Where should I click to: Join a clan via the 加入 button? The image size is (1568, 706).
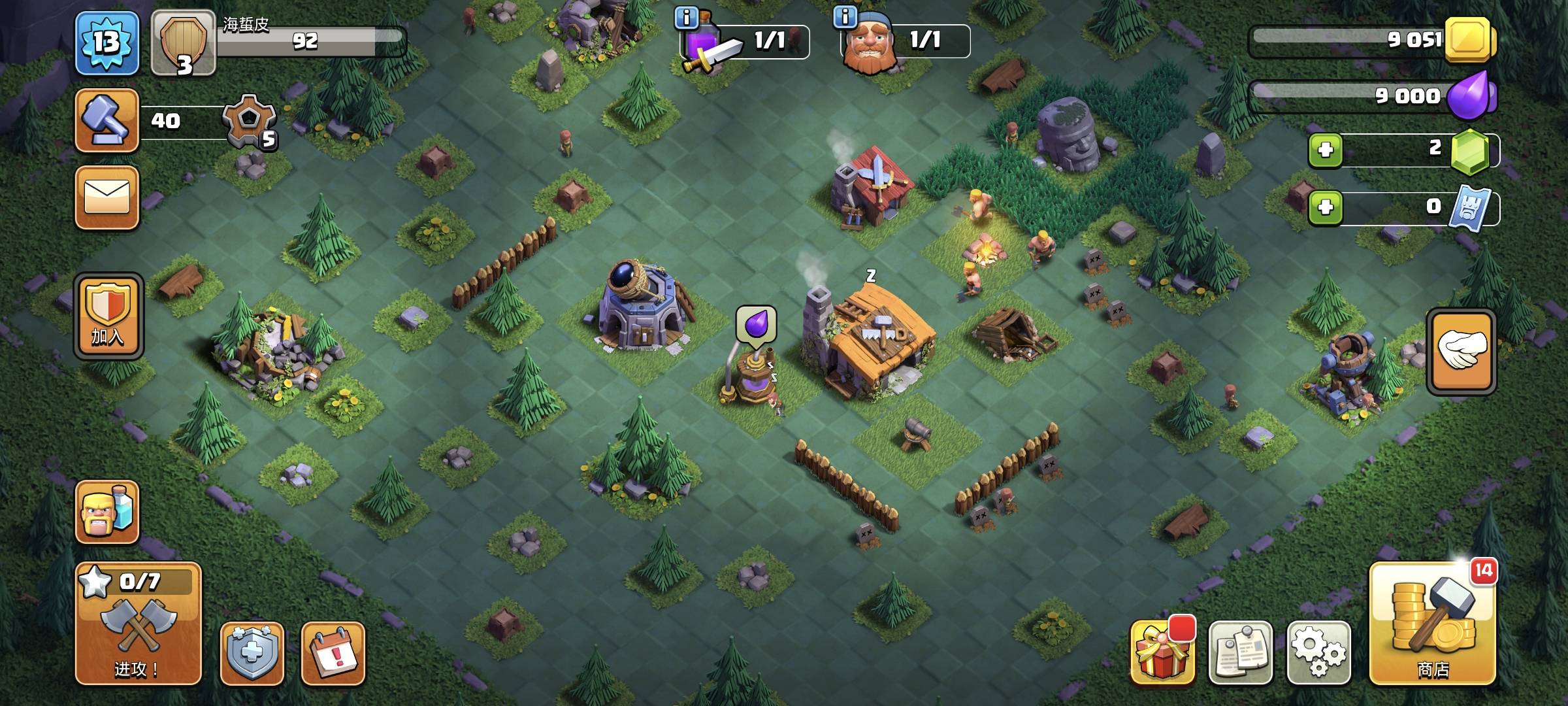coord(108,316)
